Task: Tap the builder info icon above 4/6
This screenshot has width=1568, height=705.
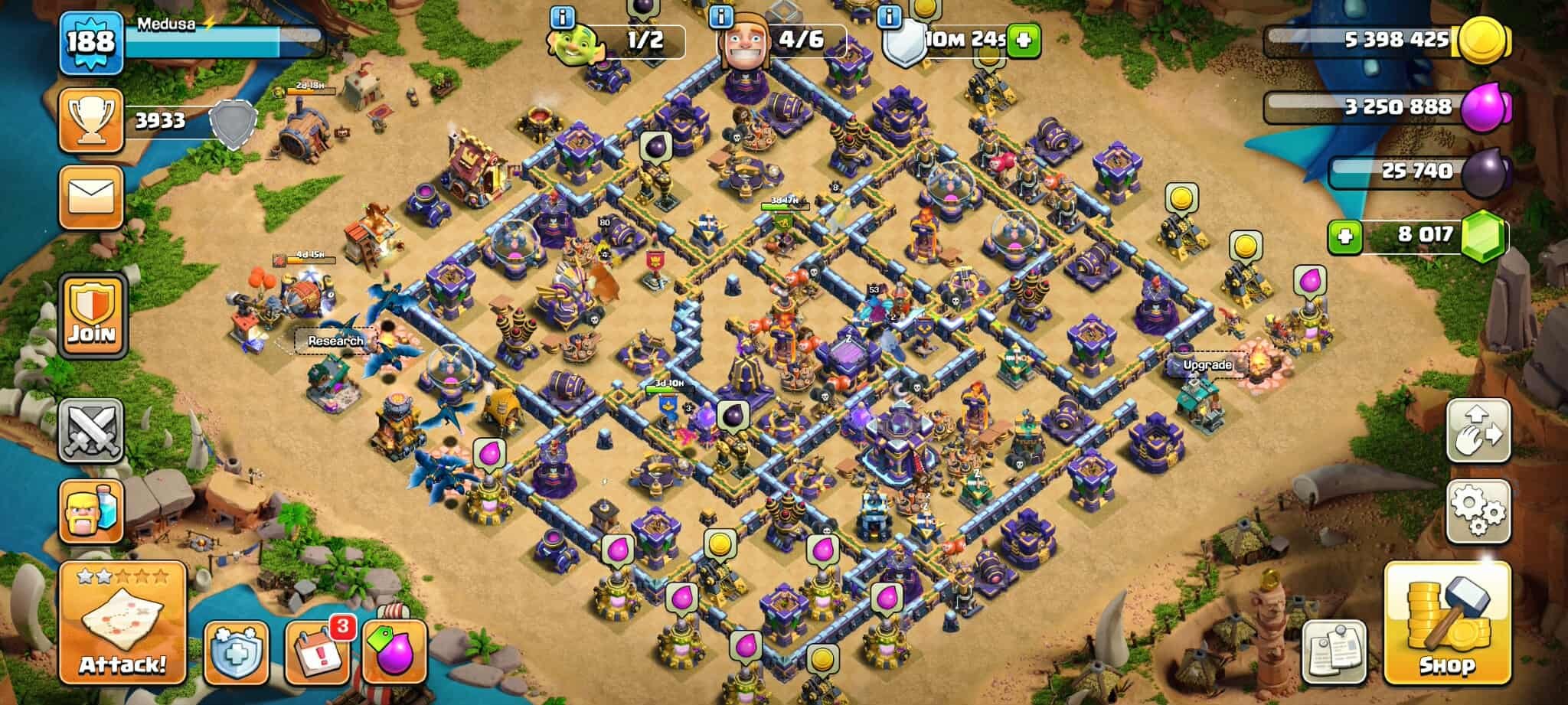Action: point(721,16)
